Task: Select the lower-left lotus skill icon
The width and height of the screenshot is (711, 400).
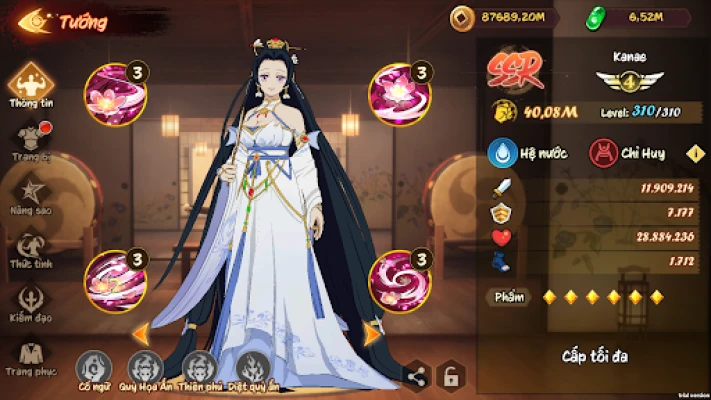Action: (117, 280)
